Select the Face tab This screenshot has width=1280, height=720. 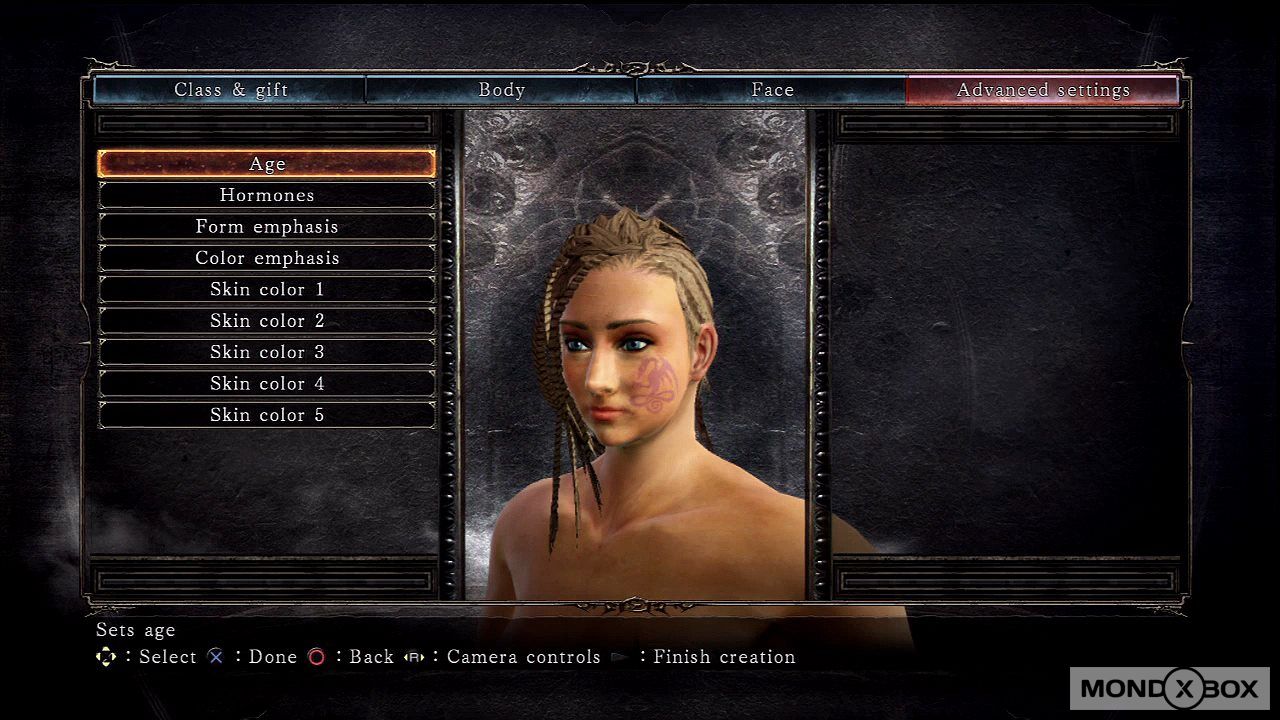coord(772,90)
